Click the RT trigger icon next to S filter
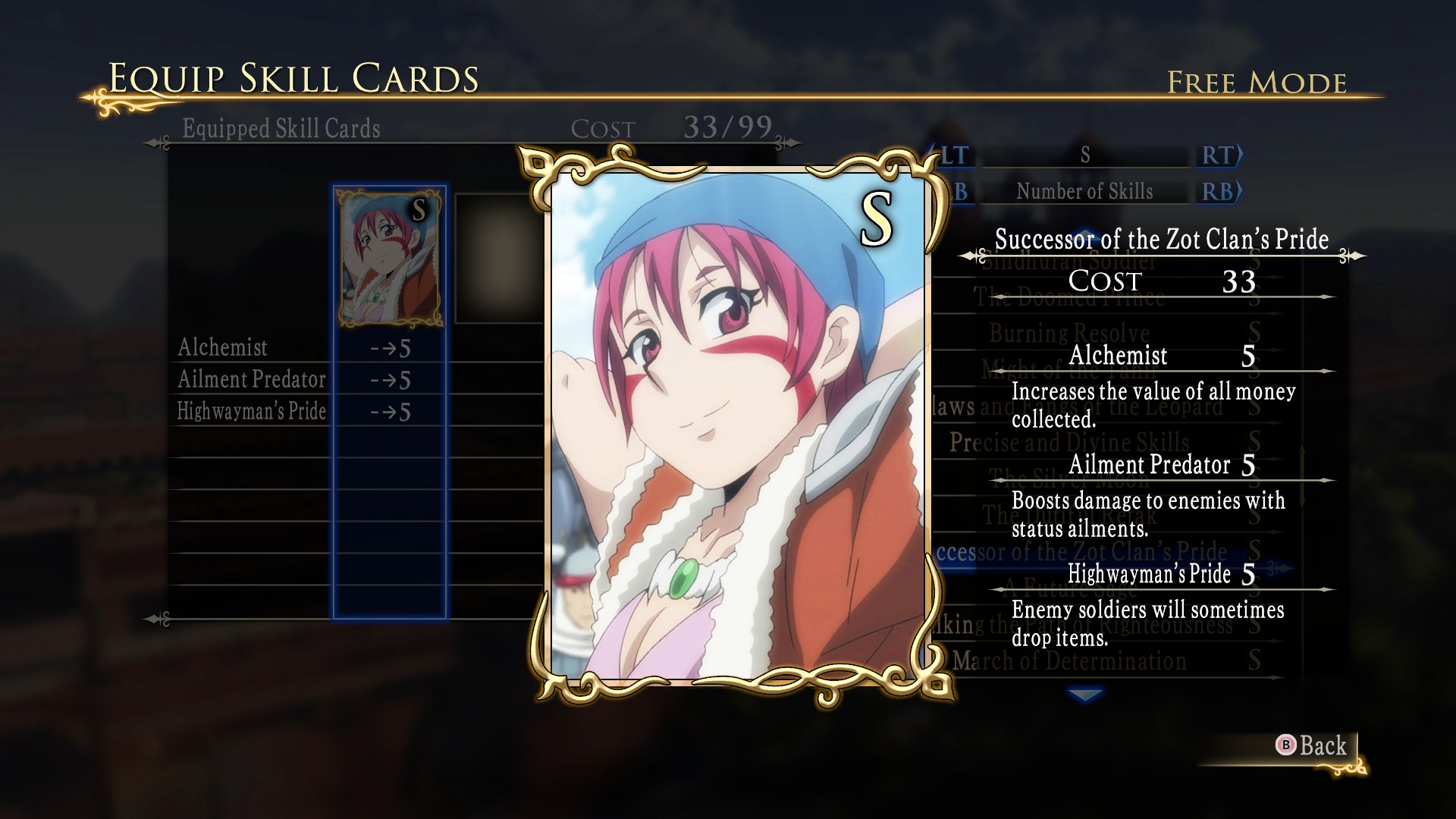The image size is (1456, 819). [1218, 156]
